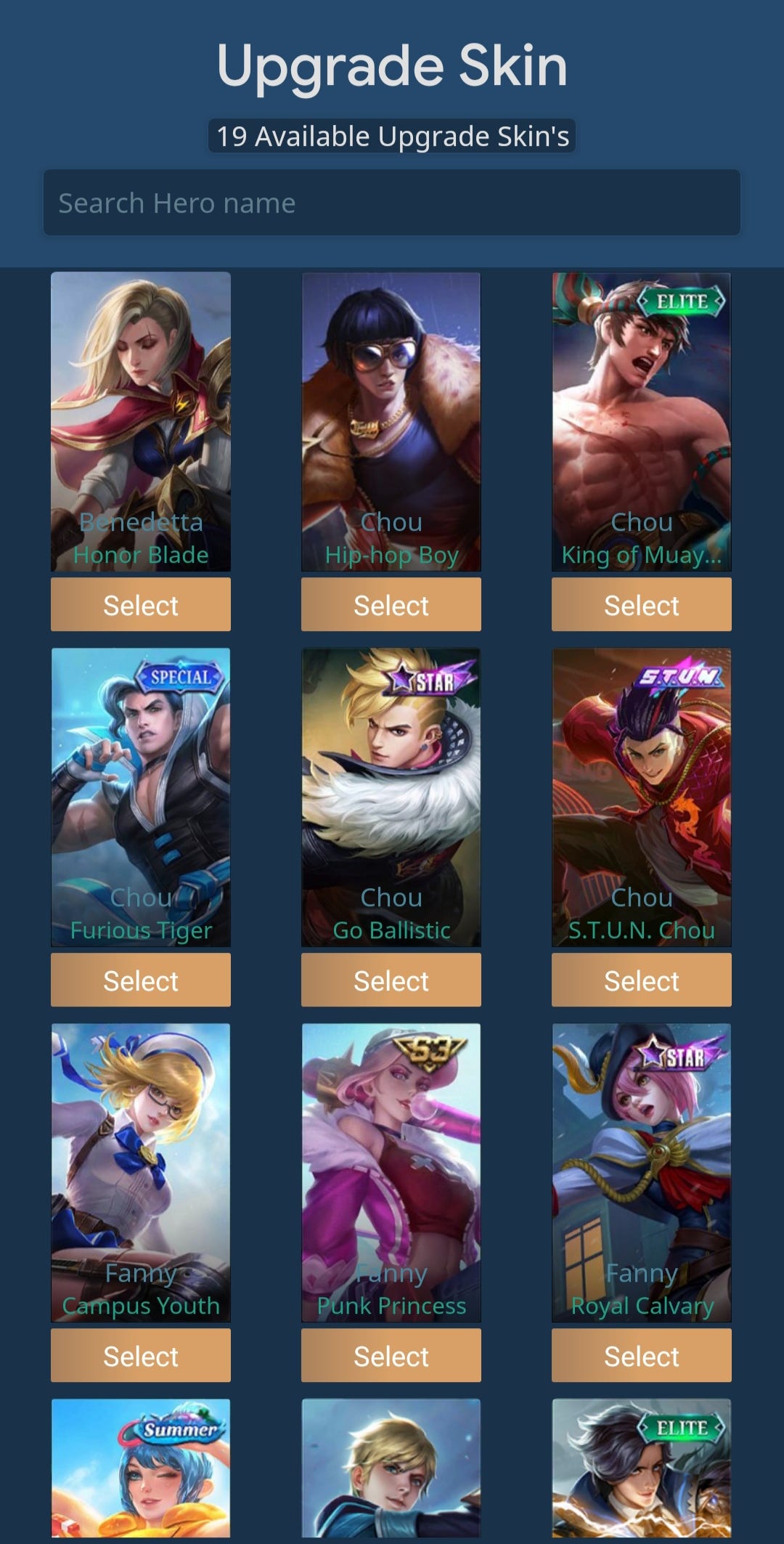The image size is (784, 1544).
Task: Click the Royal Calvary Star skin portrait
Action: [x=642, y=1172]
